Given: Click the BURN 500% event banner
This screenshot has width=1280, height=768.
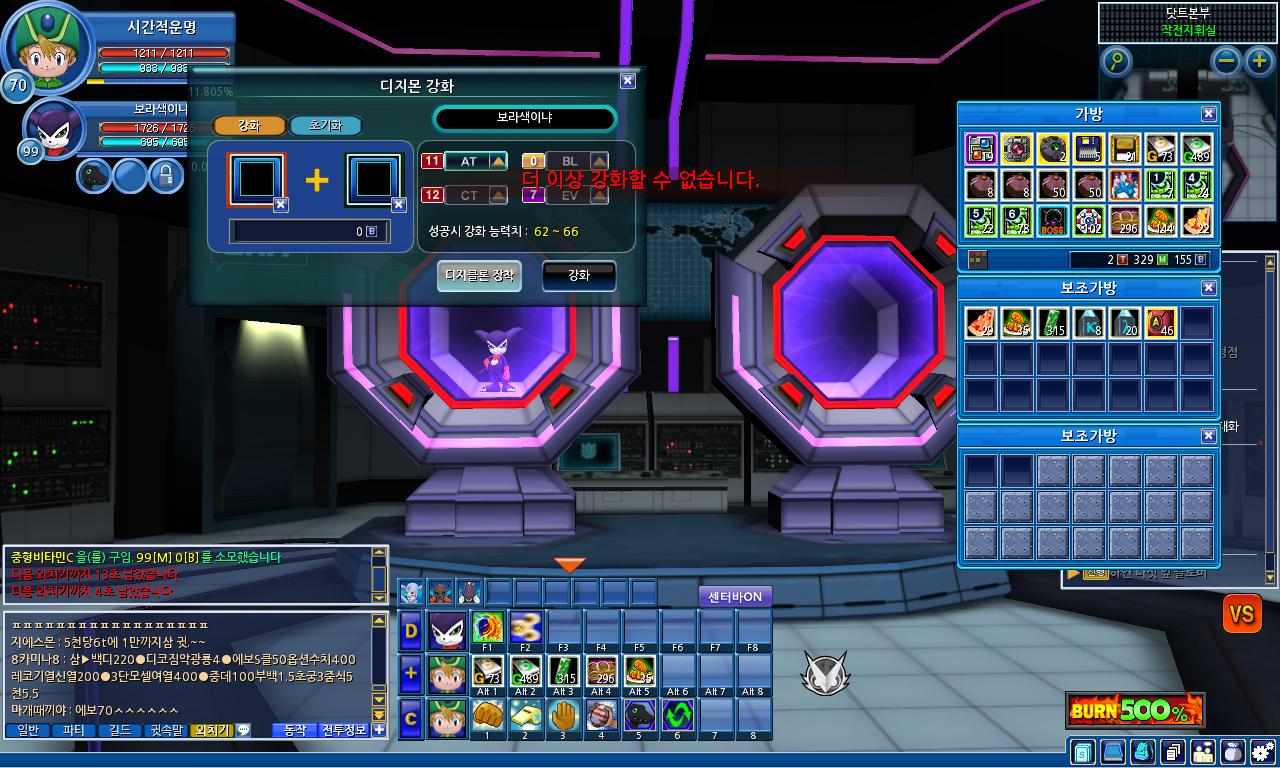Looking at the screenshot, I should coord(1134,711).
